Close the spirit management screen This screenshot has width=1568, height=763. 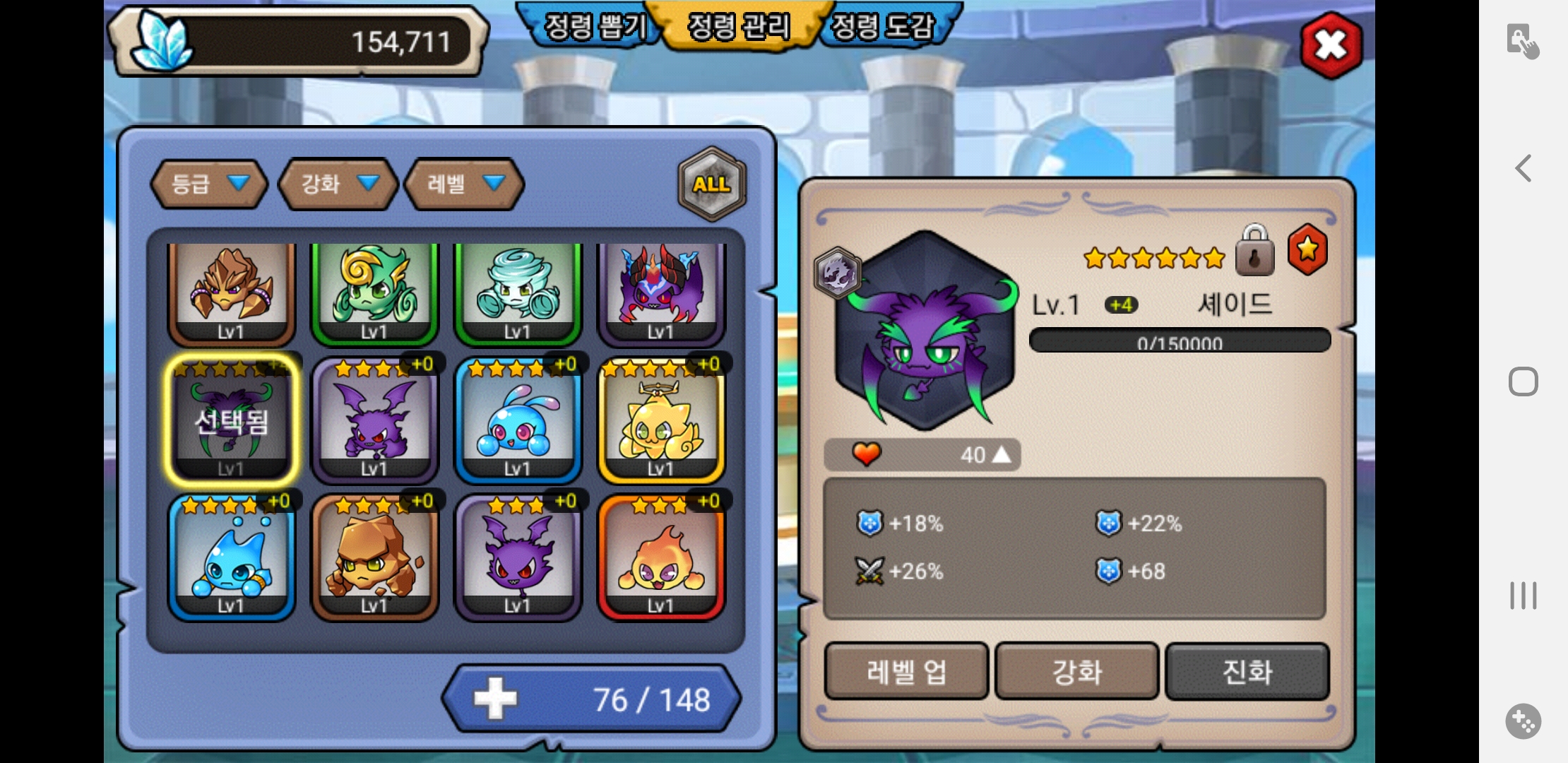(x=1331, y=45)
